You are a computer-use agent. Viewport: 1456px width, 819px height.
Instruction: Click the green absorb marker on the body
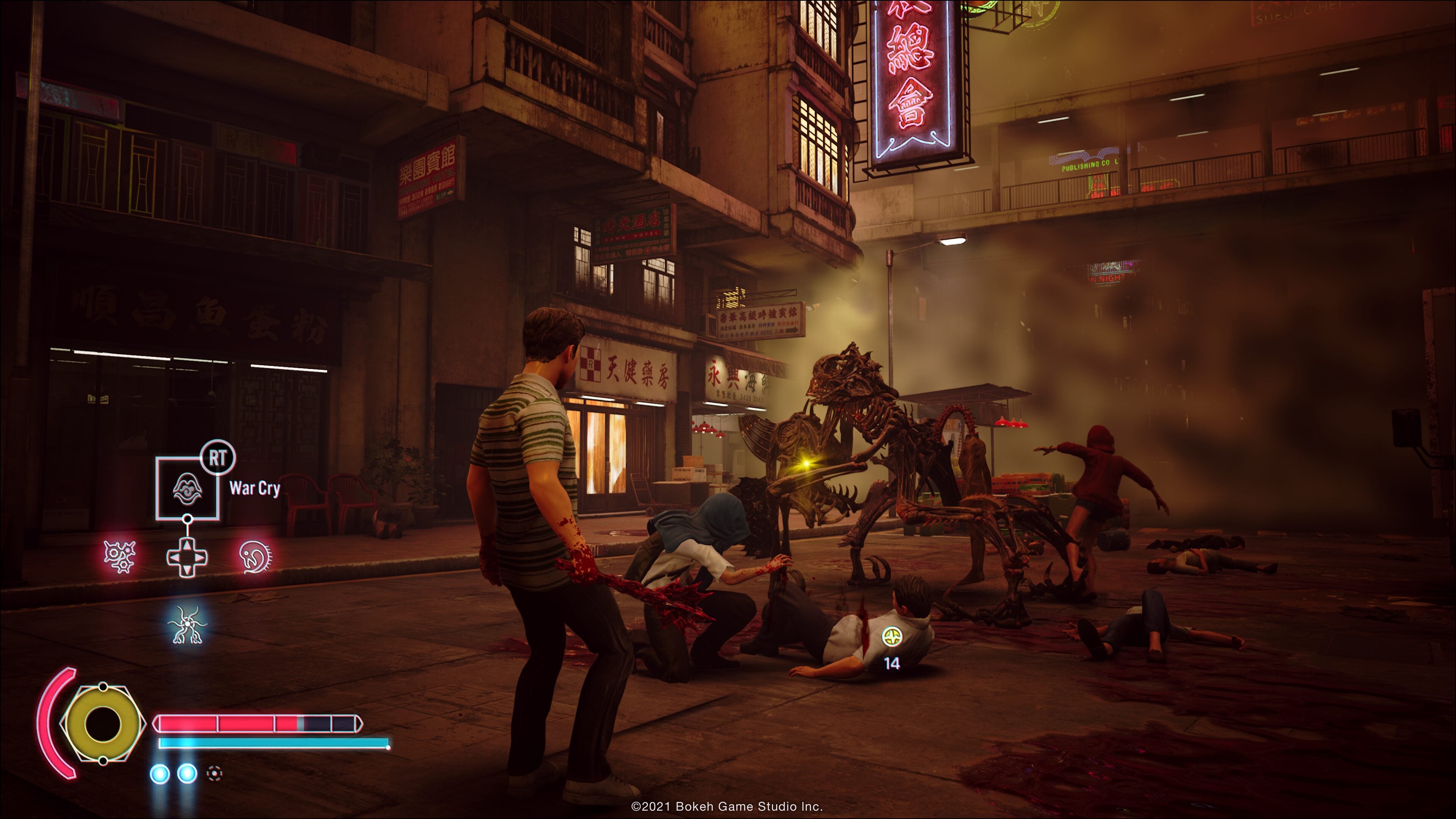(892, 637)
